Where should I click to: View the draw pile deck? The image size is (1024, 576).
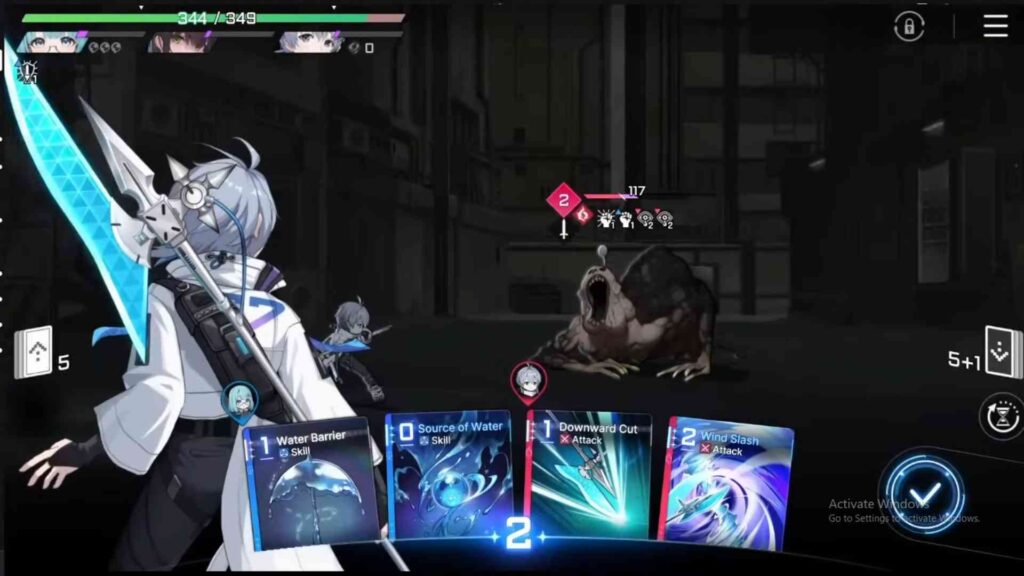tap(33, 354)
